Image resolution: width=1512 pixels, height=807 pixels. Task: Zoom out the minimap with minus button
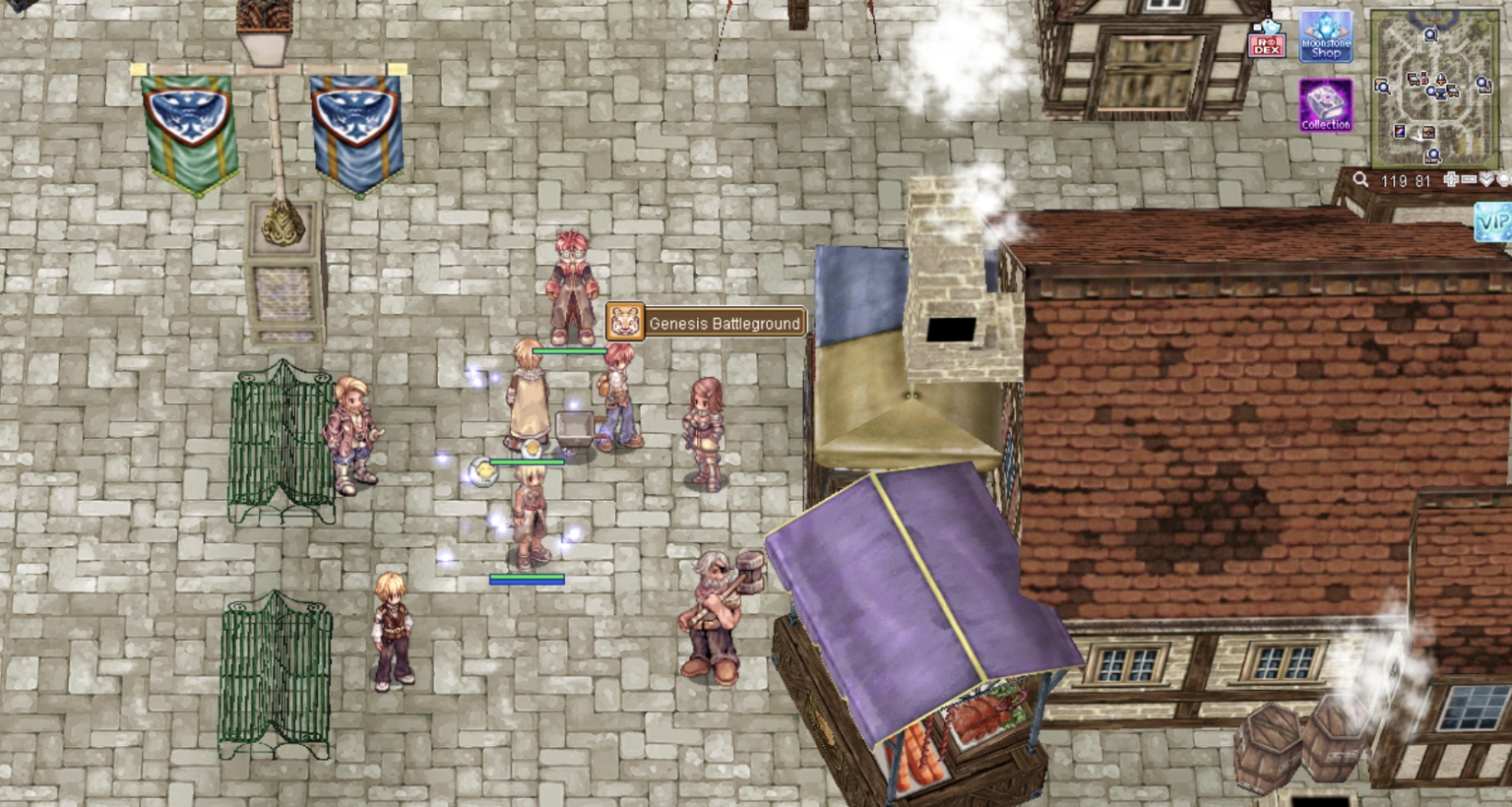click(1469, 180)
